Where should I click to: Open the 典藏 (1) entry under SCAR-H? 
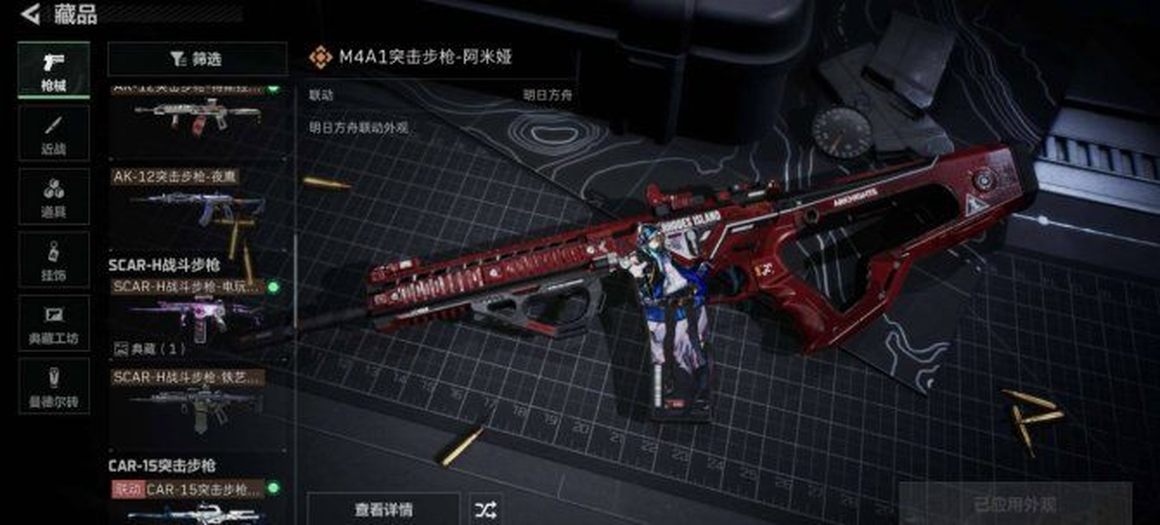153,348
